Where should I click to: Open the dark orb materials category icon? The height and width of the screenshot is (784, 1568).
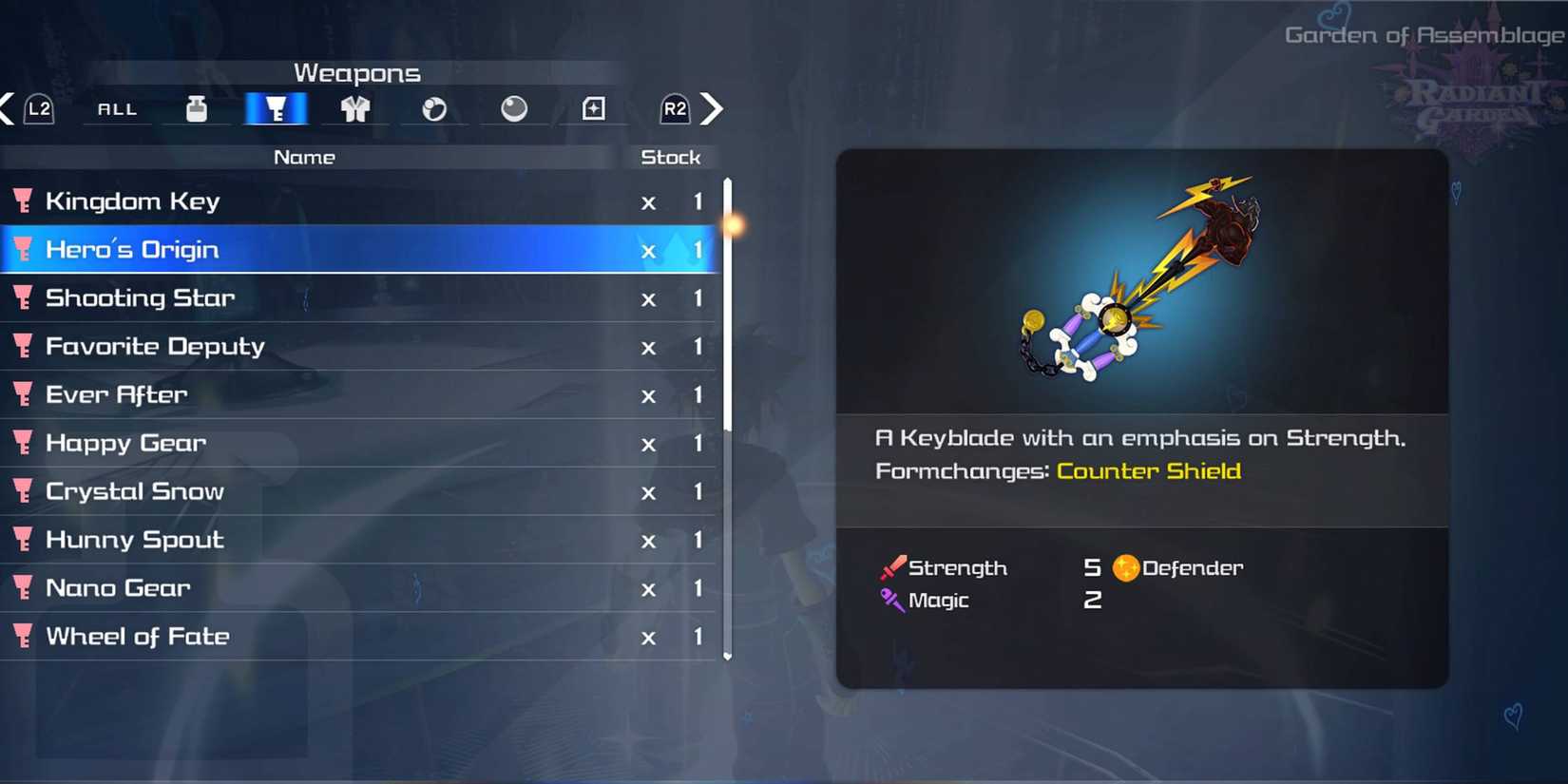(514, 108)
